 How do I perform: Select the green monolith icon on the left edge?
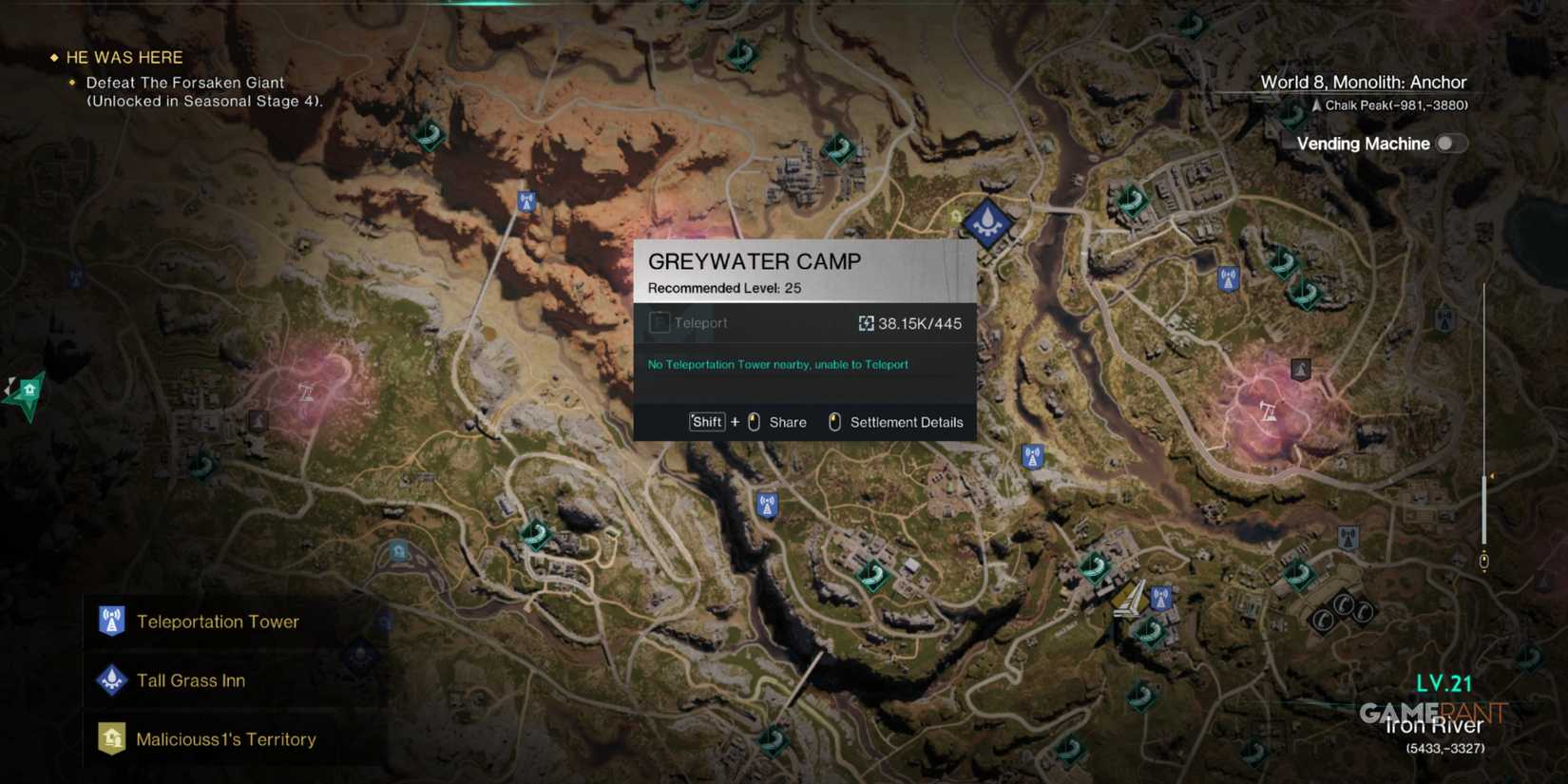click(29, 388)
